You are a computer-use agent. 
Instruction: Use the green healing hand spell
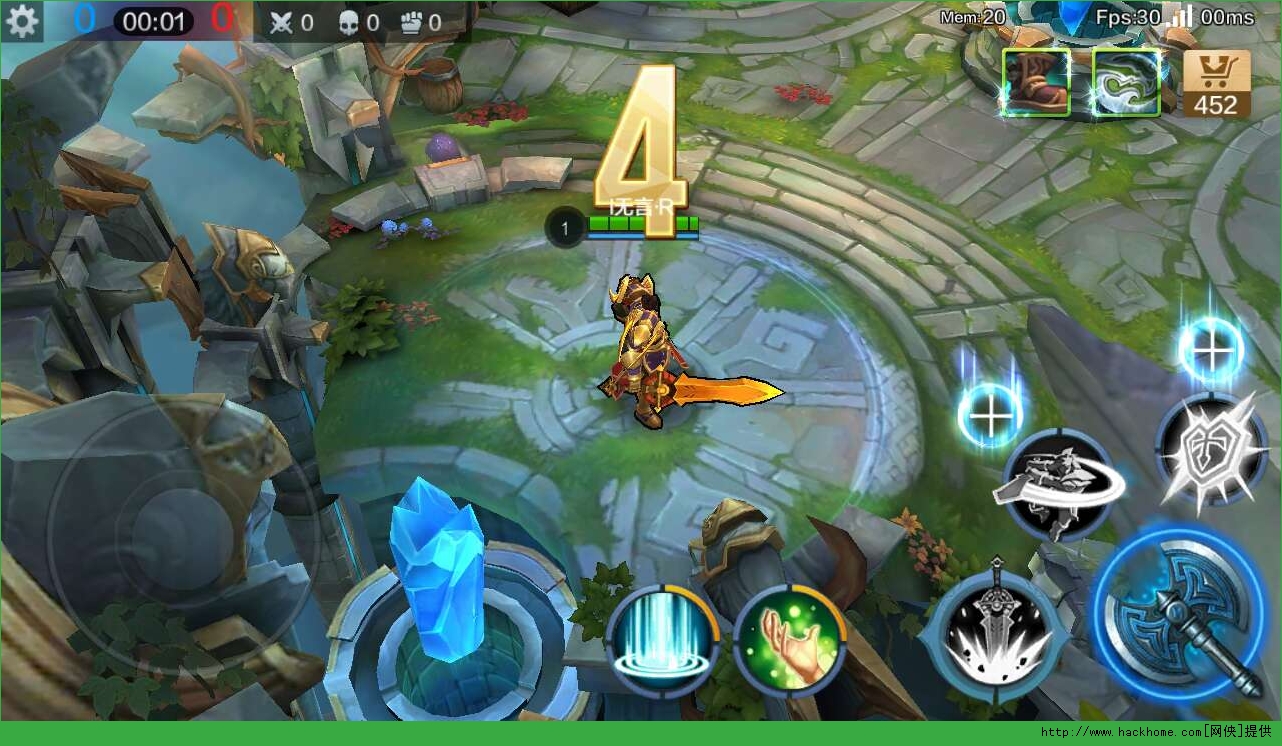pyautogui.click(x=790, y=640)
